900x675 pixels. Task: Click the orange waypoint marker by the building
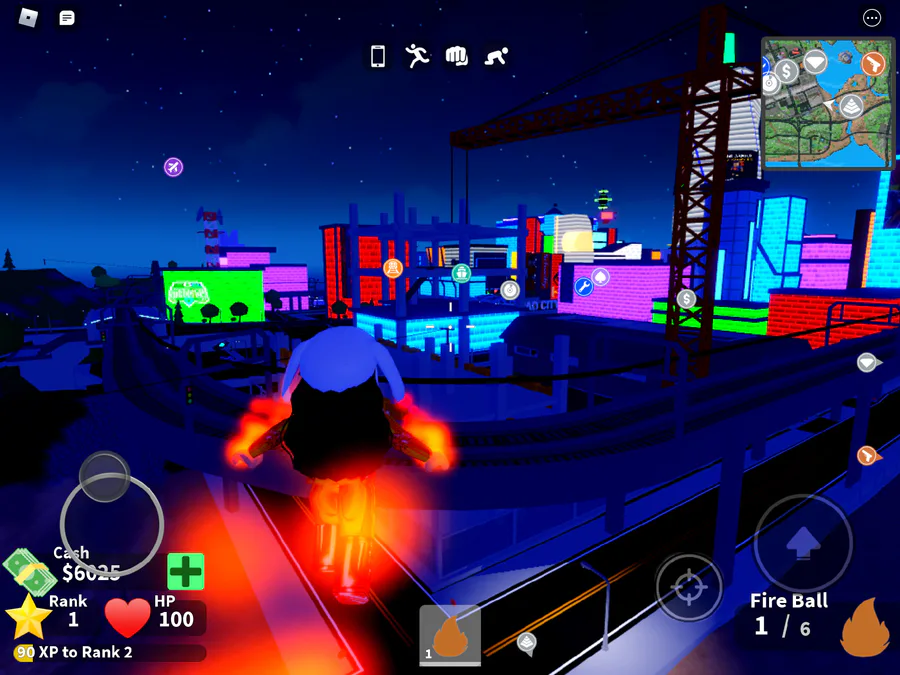pyautogui.click(x=393, y=268)
